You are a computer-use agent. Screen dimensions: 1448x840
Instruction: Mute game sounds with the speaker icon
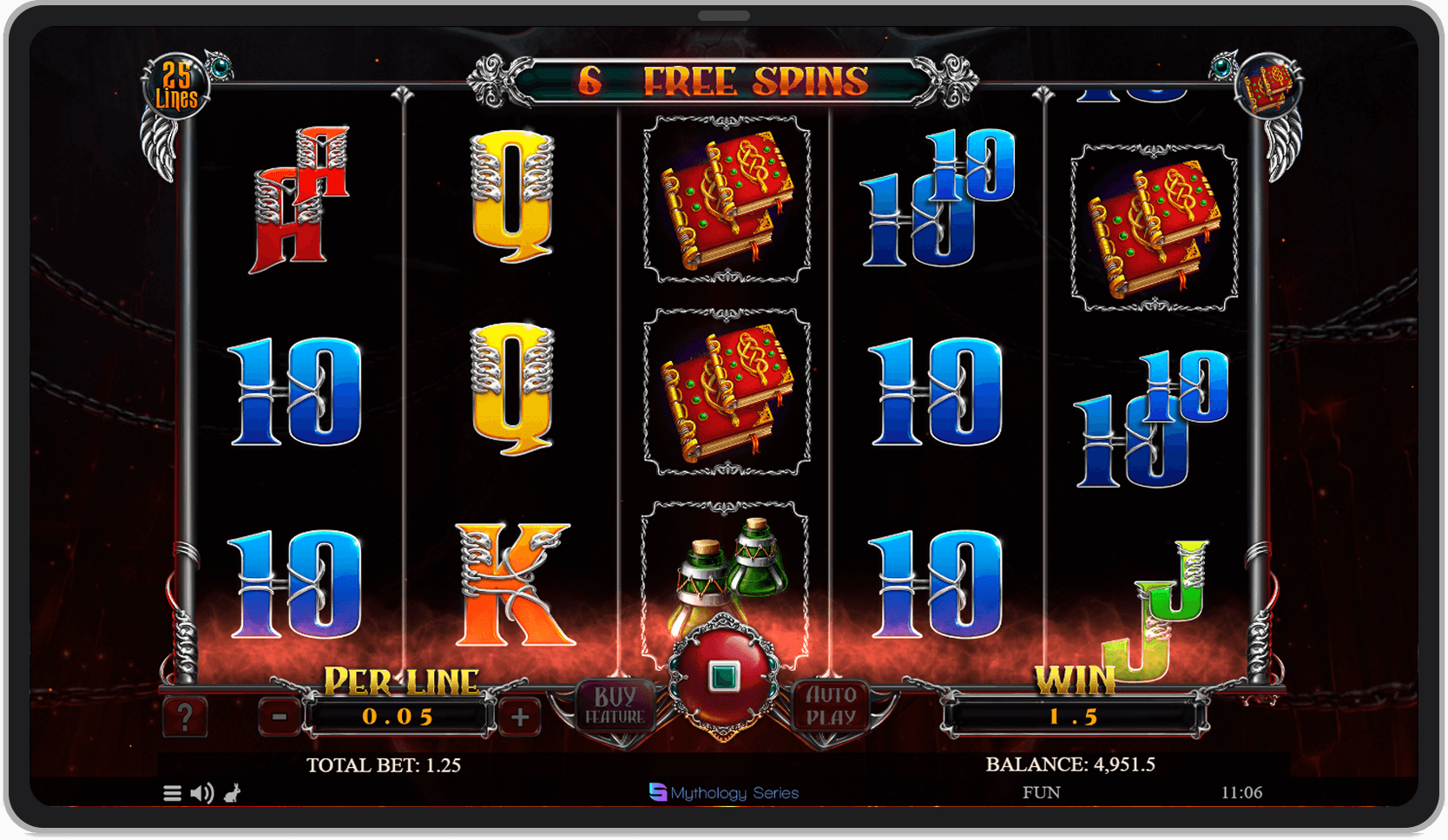point(202,792)
